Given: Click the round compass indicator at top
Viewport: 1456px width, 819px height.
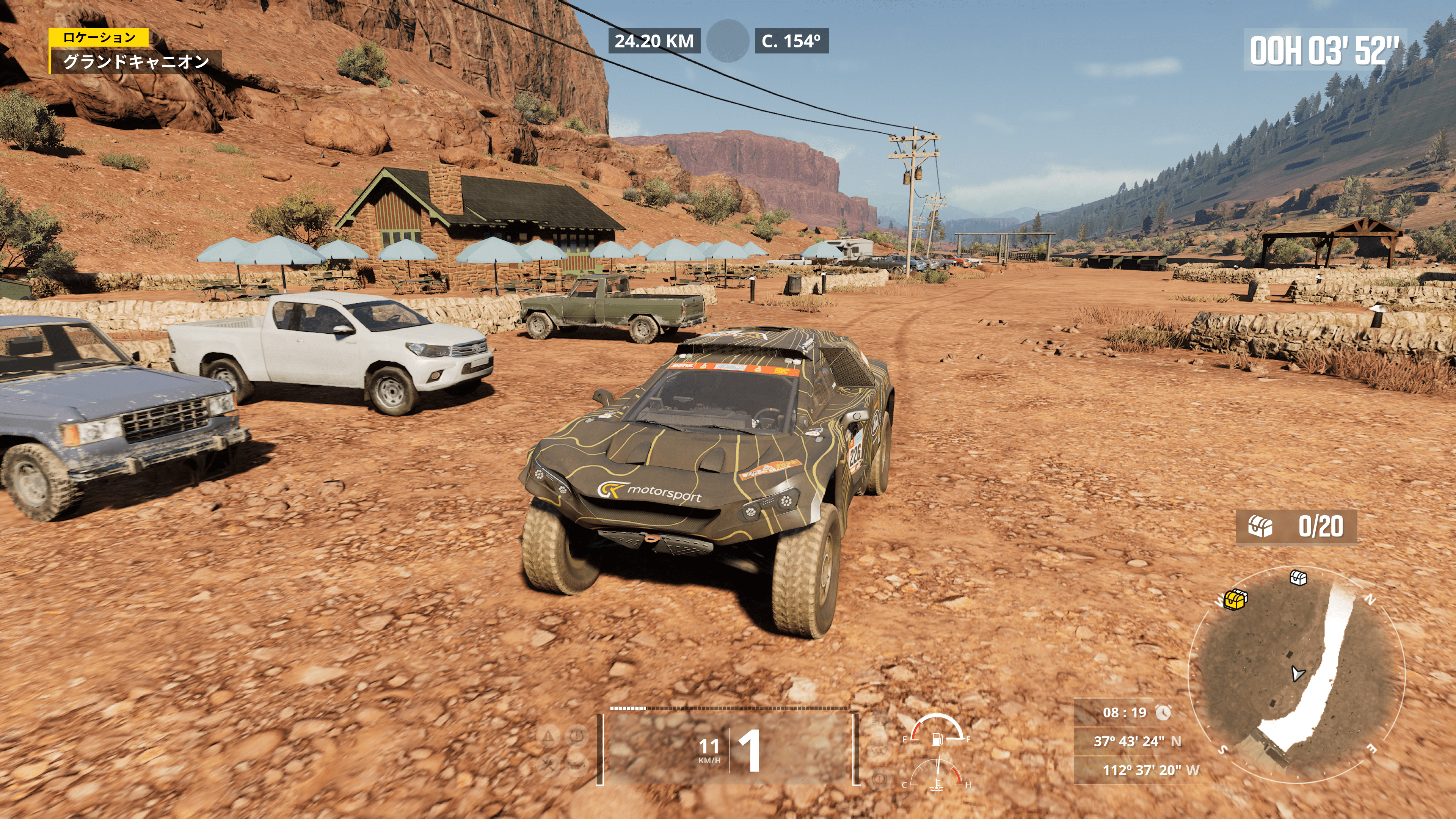Looking at the screenshot, I should [x=728, y=41].
